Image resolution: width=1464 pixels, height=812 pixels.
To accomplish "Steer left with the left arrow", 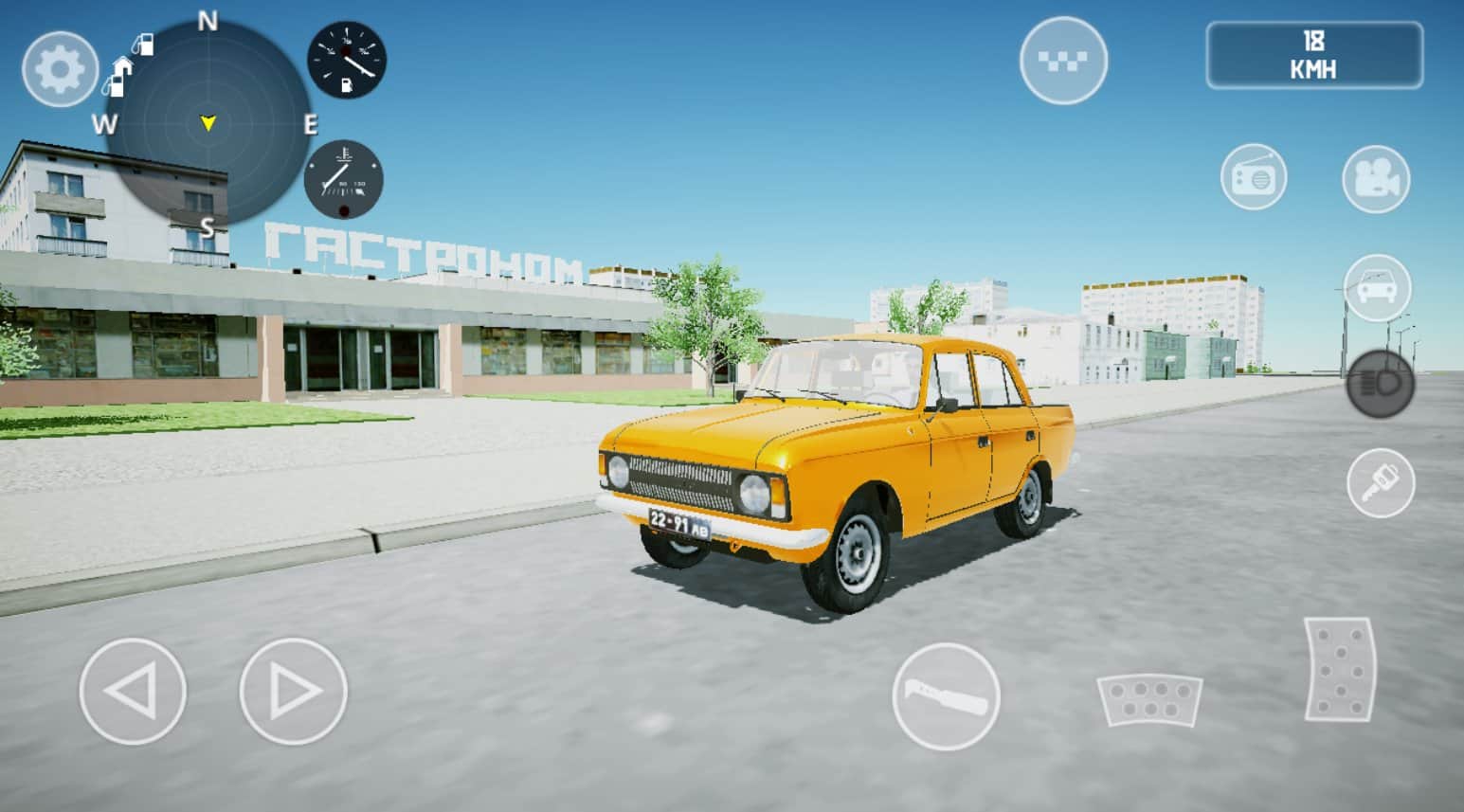I will pyautogui.click(x=132, y=692).
